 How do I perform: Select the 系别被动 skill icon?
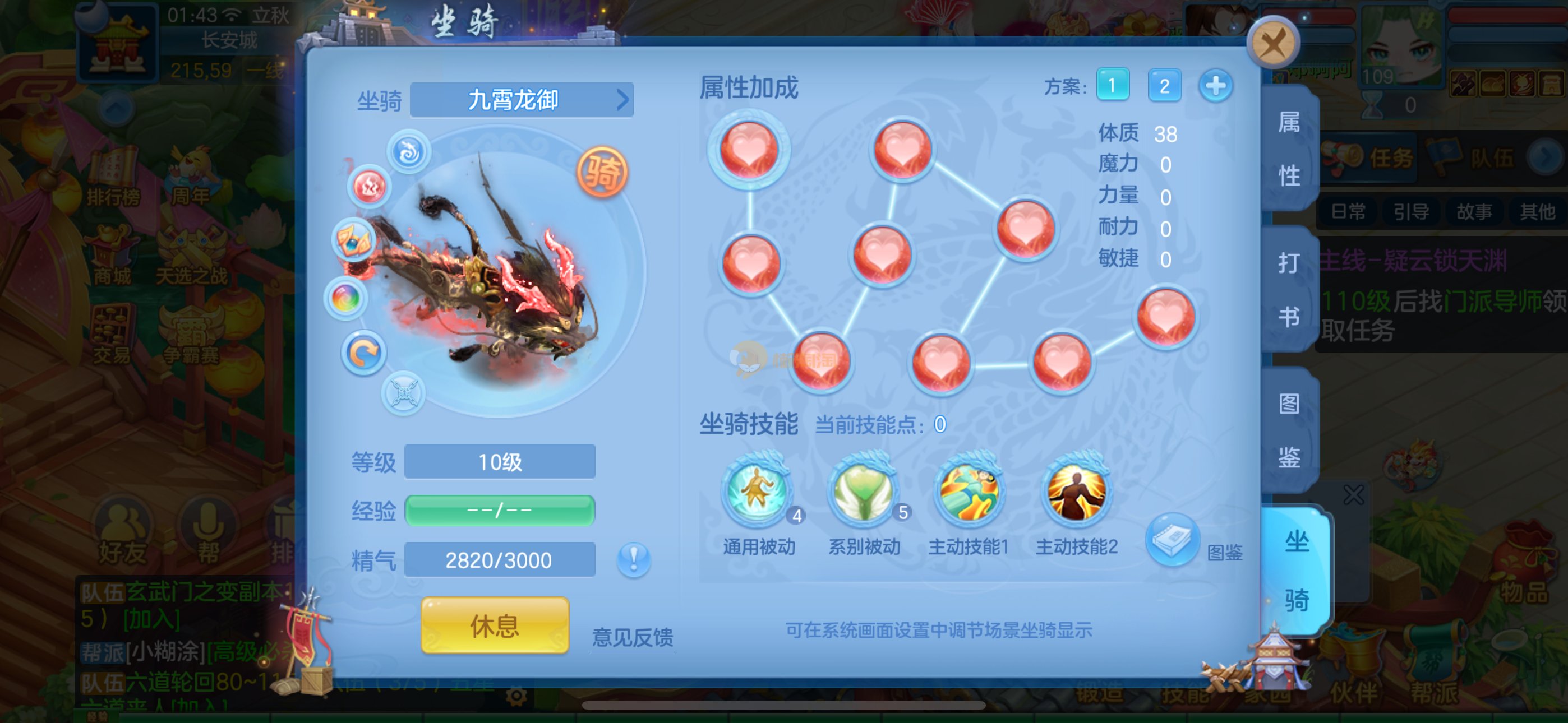click(863, 490)
